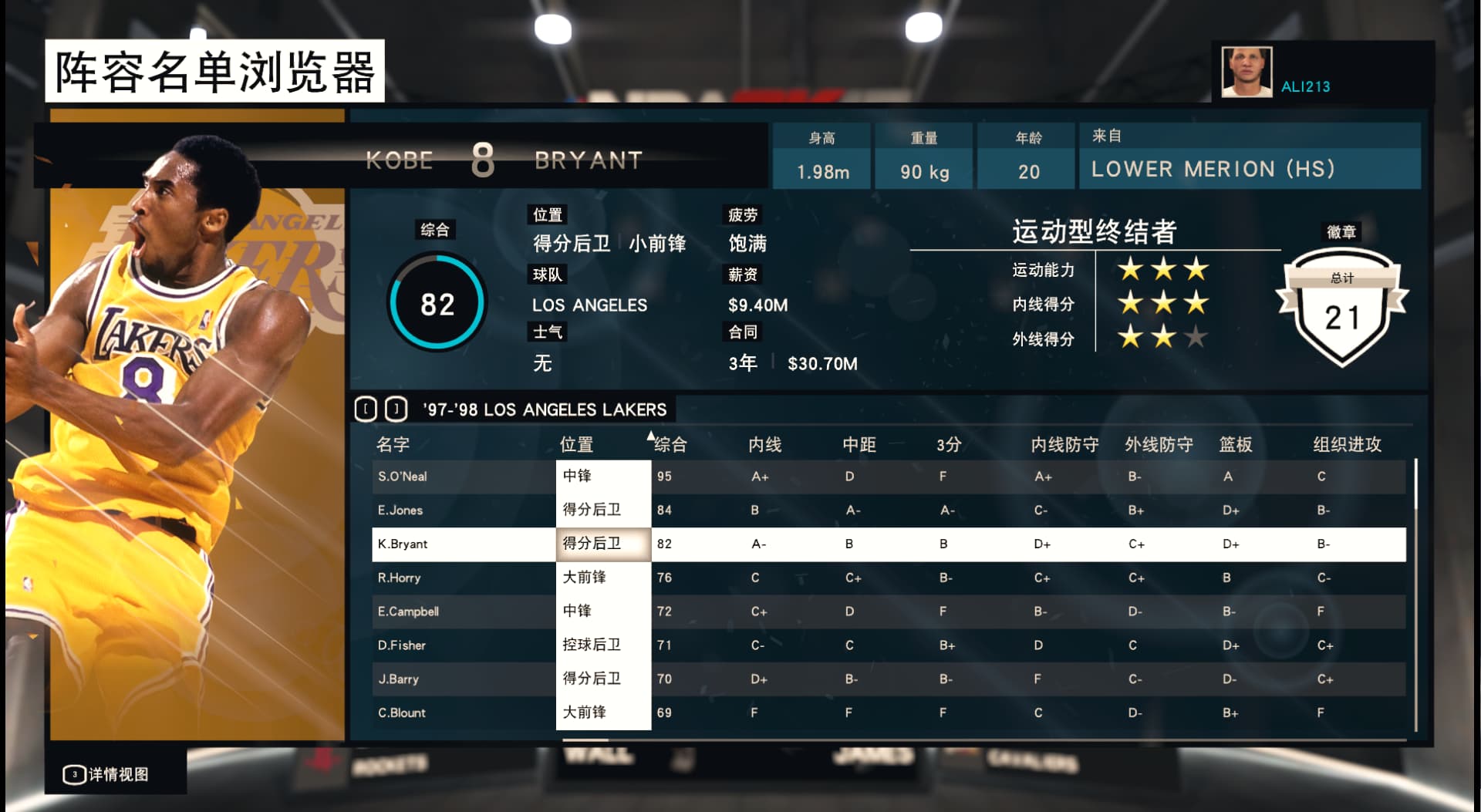The image size is (1481, 812).
Task: Open the ALI213 user profile
Action: point(1305,86)
